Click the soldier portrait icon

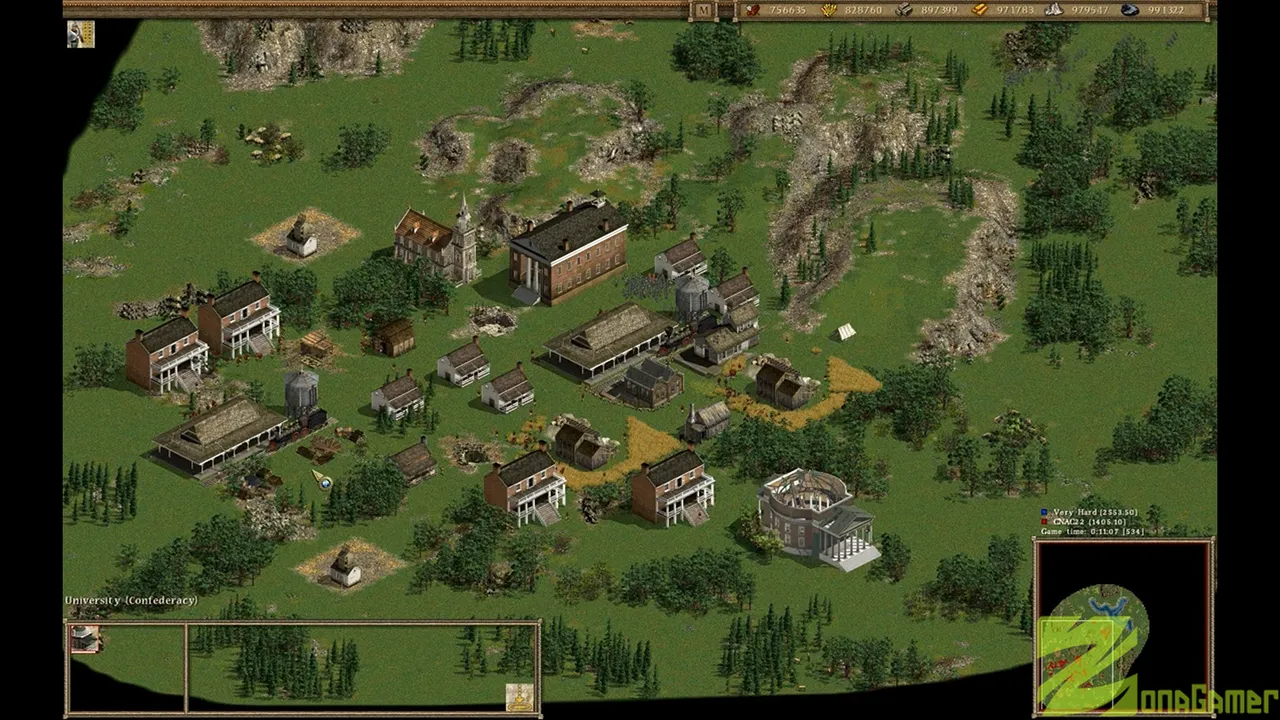(x=81, y=34)
